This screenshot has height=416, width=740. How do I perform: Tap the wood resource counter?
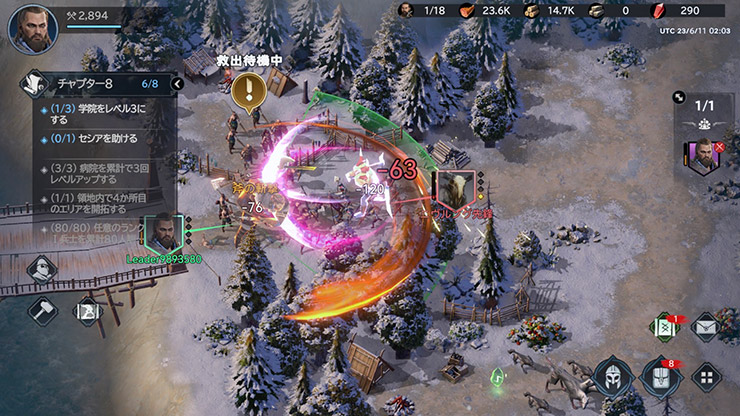(551, 10)
